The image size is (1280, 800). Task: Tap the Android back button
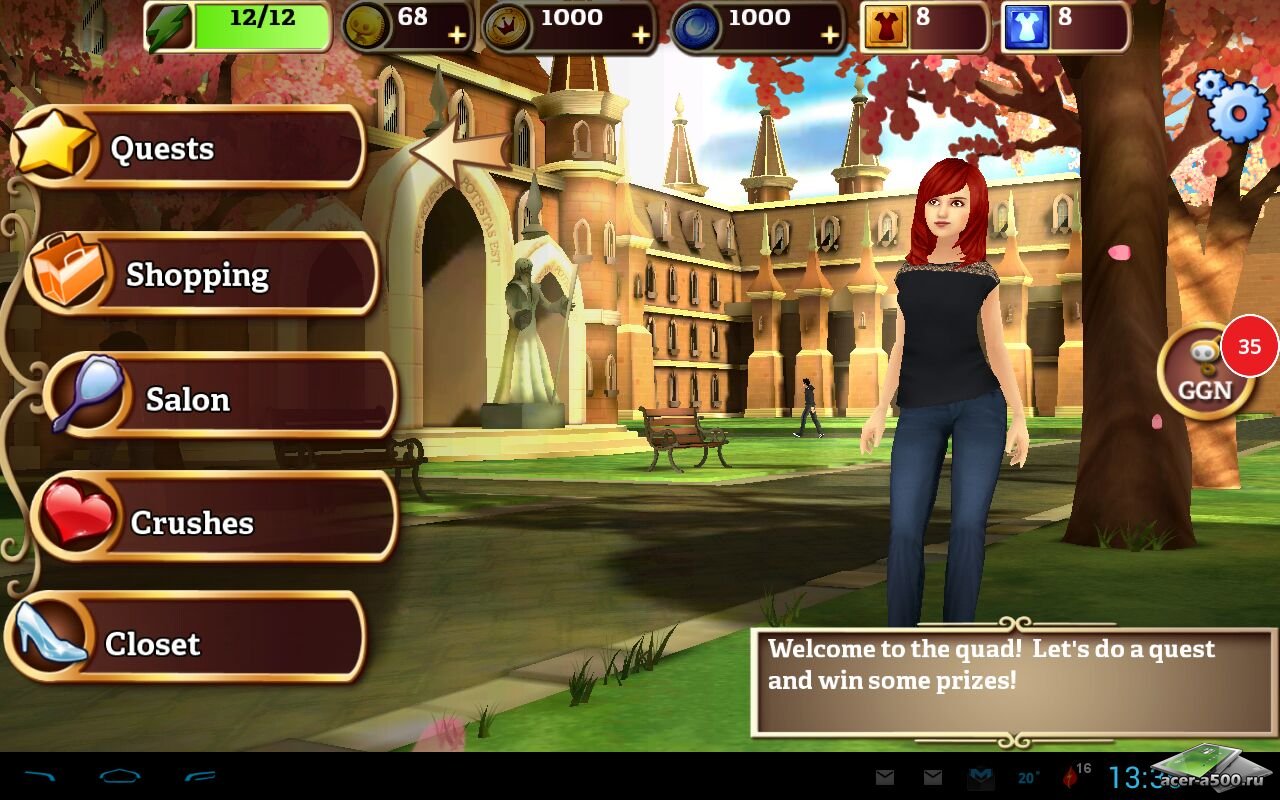41,776
